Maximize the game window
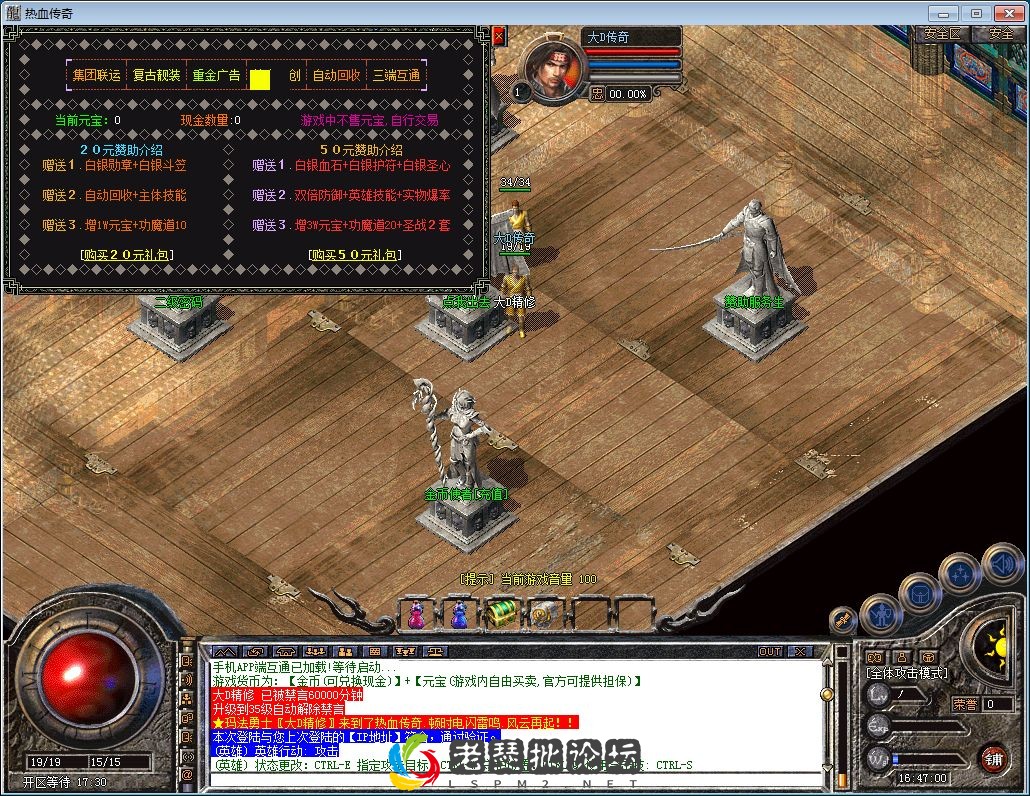Screen dimensions: 1030x796 [976, 13]
